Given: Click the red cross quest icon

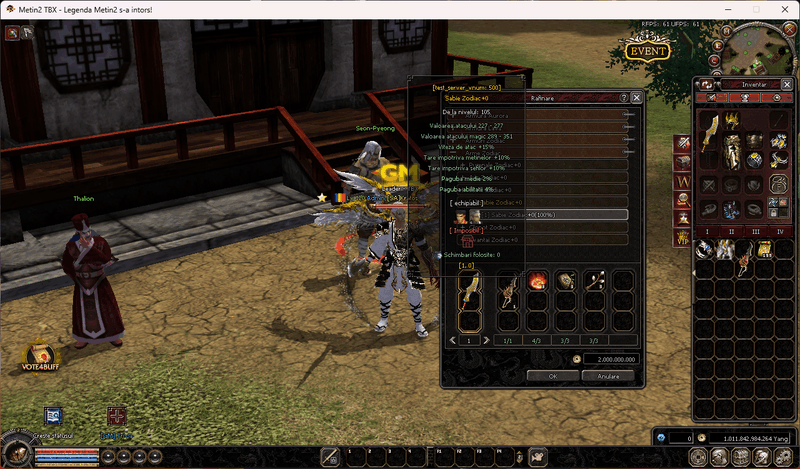Looking at the screenshot, I should pyautogui.click(x=117, y=415).
